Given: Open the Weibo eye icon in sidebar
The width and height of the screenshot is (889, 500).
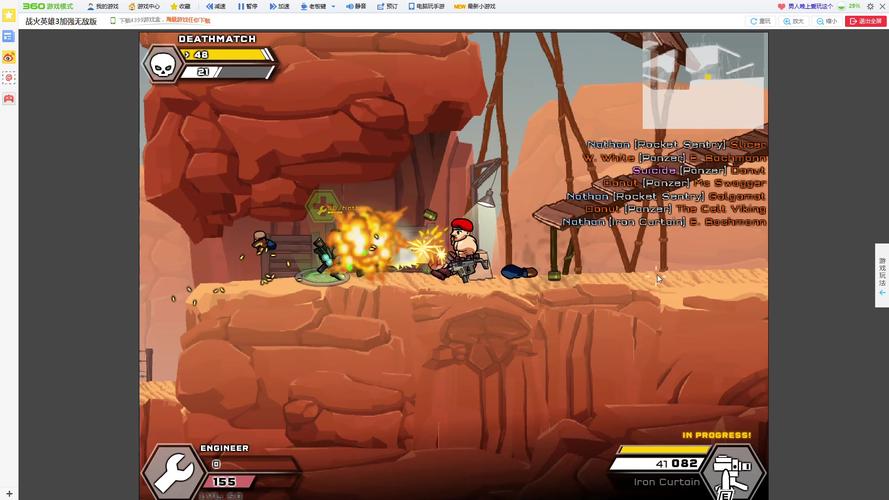Looking at the screenshot, I should coord(8,57).
